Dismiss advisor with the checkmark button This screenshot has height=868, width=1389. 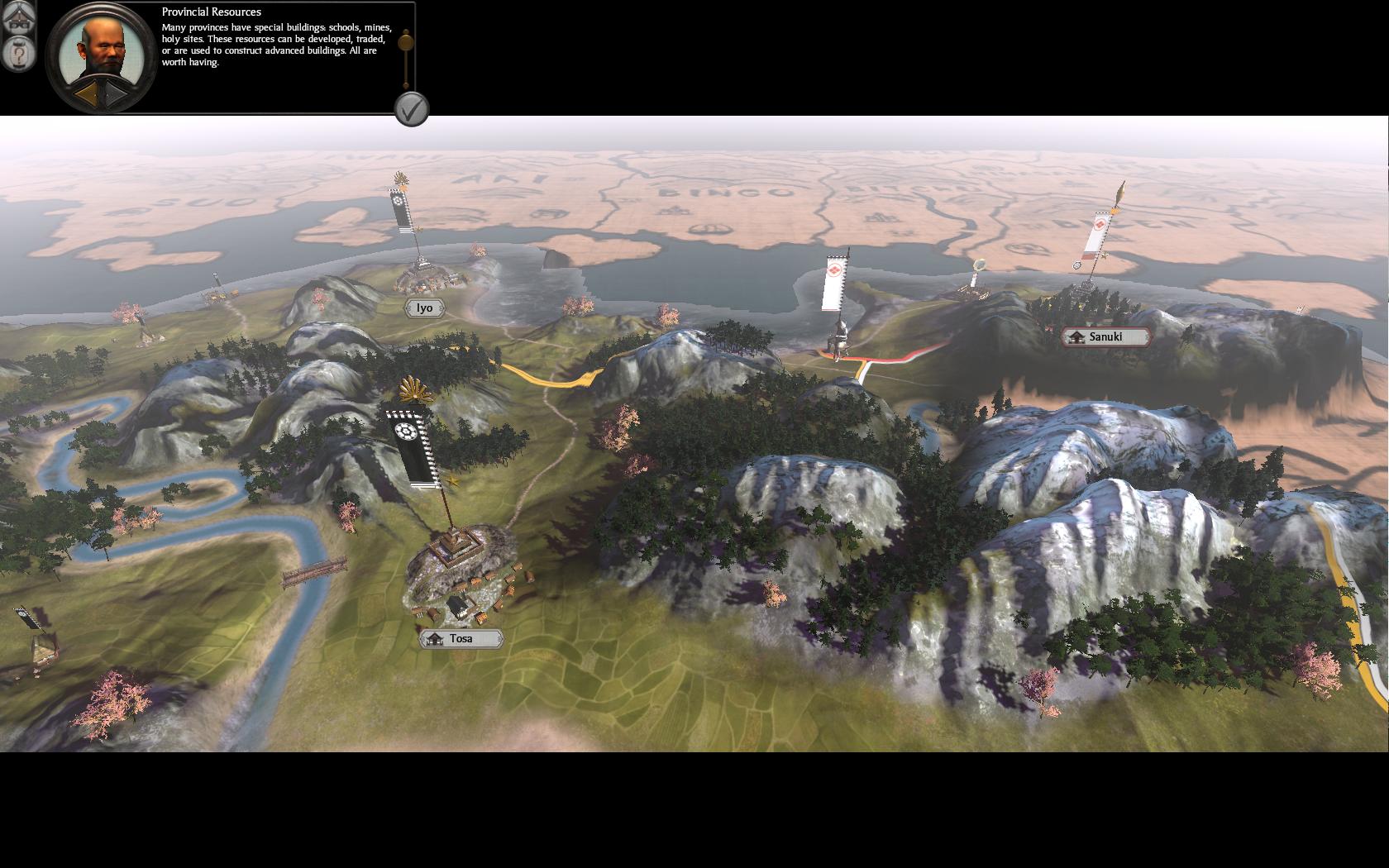pos(412,108)
